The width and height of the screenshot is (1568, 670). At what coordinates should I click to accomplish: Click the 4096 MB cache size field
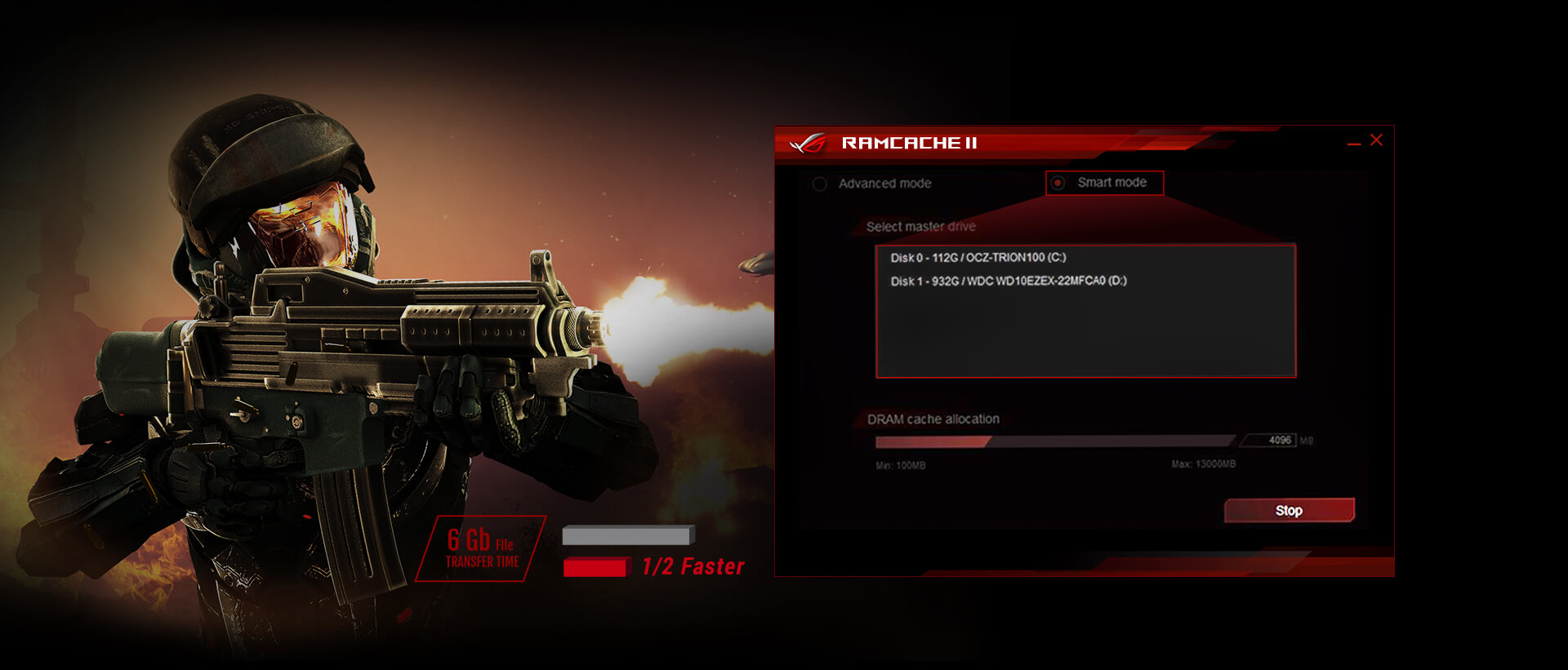tap(1271, 441)
